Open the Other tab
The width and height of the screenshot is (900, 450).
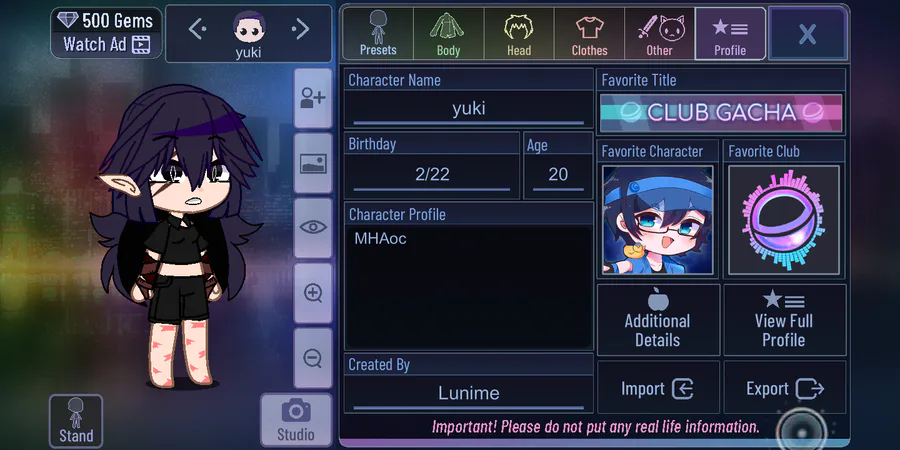tap(659, 33)
